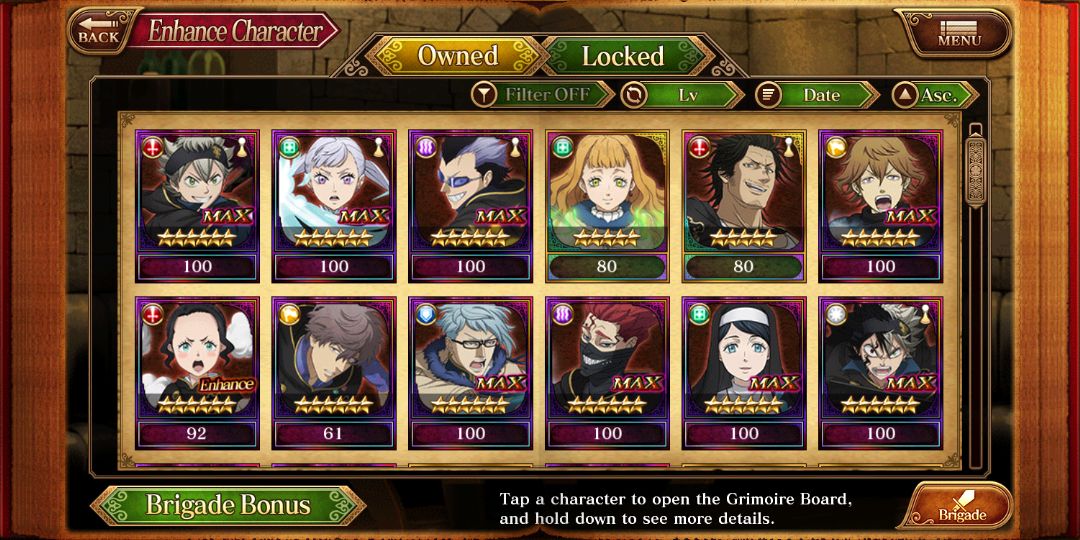Select the level 92 character marked Enhance
This screenshot has width=1080, height=540.
[197, 372]
